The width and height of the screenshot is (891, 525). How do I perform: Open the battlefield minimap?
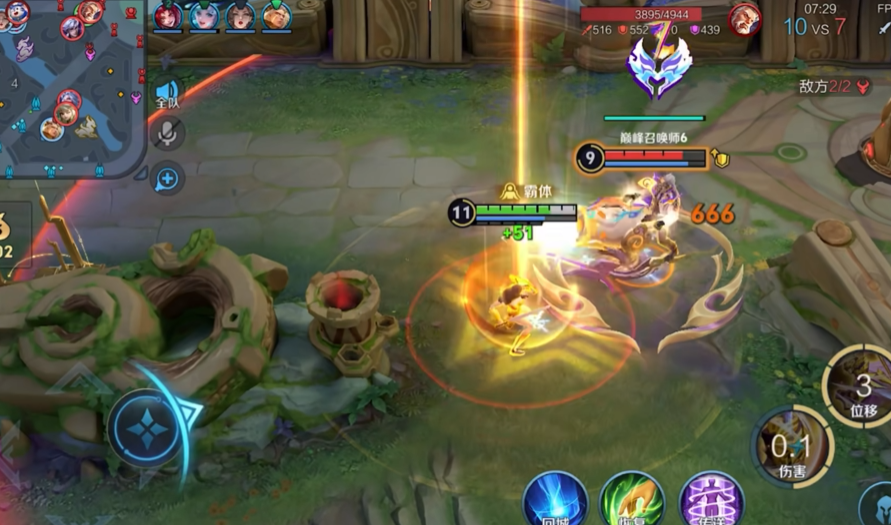[70, 85]
